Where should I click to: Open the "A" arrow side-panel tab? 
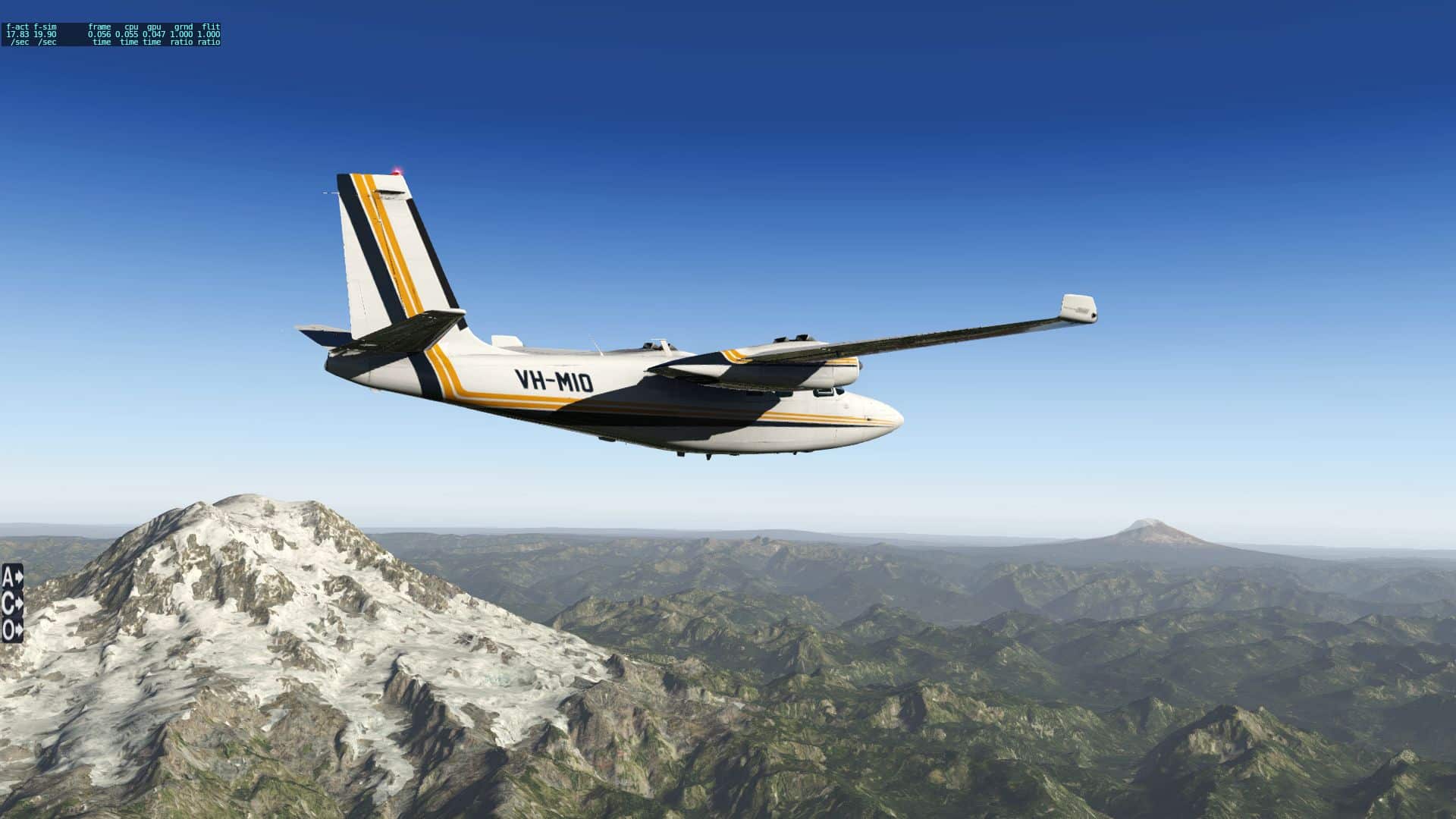(12, 577)
